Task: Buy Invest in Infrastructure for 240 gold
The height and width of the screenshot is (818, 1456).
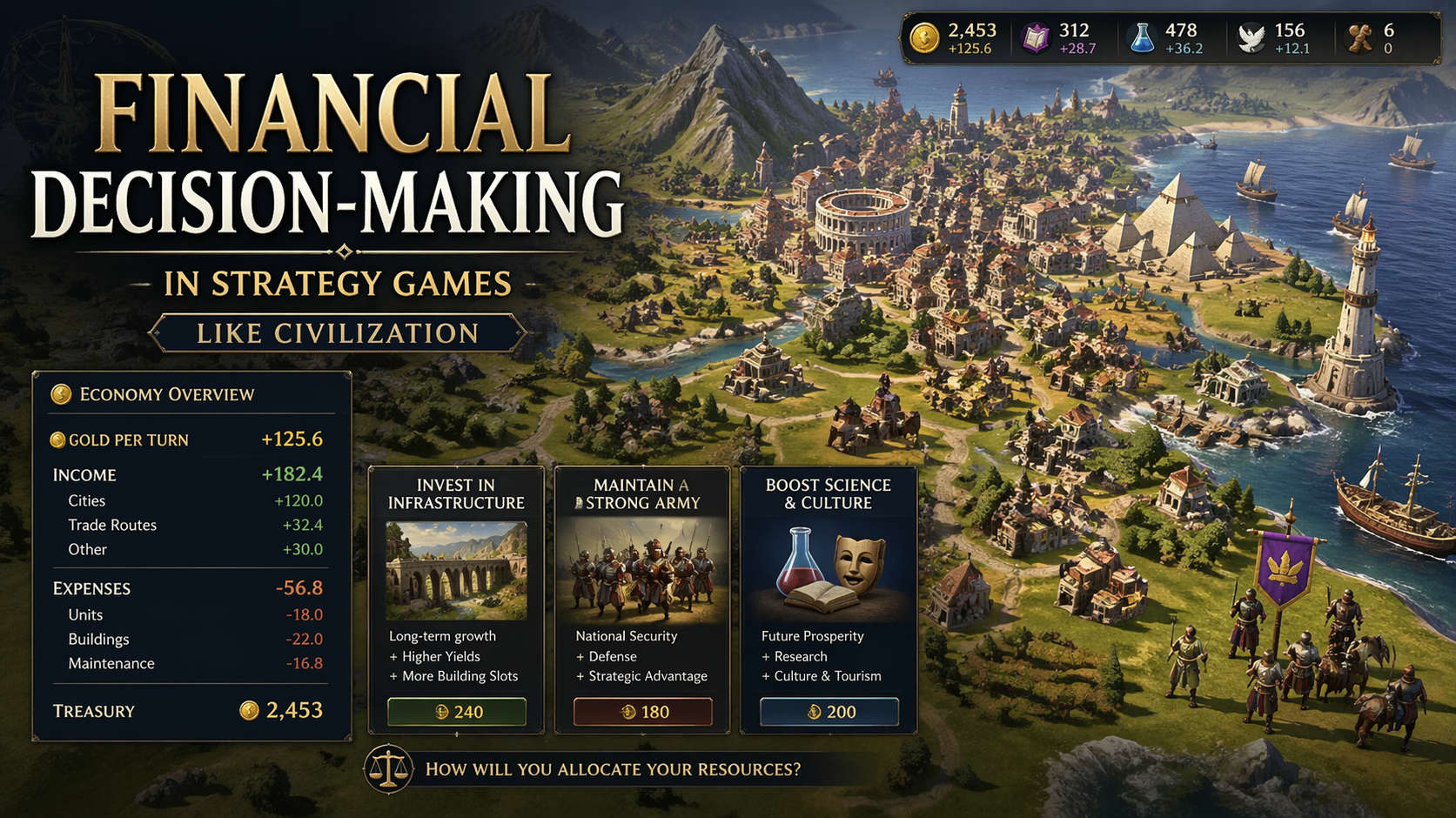Action: click(456, 712)
